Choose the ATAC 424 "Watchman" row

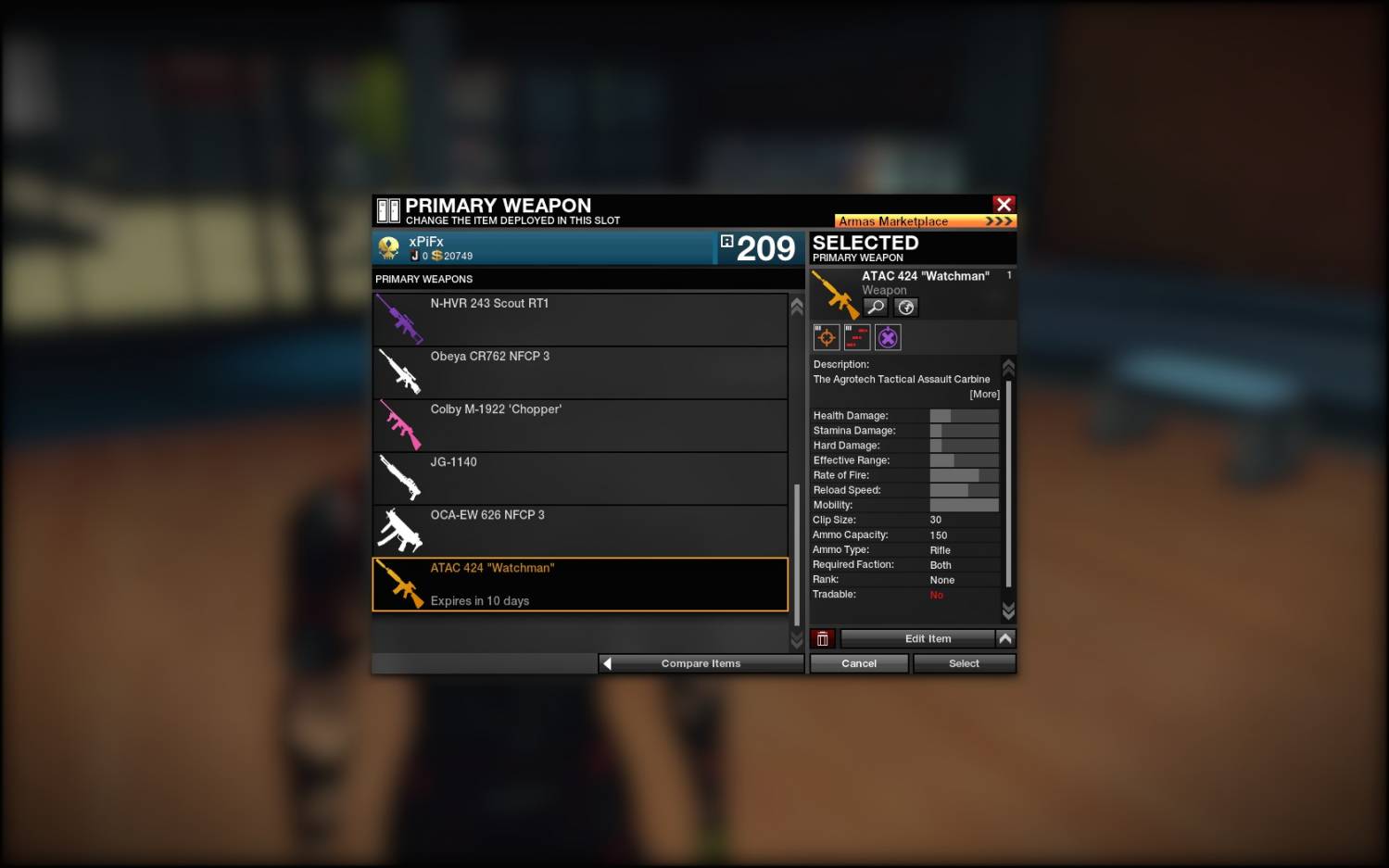580,585
